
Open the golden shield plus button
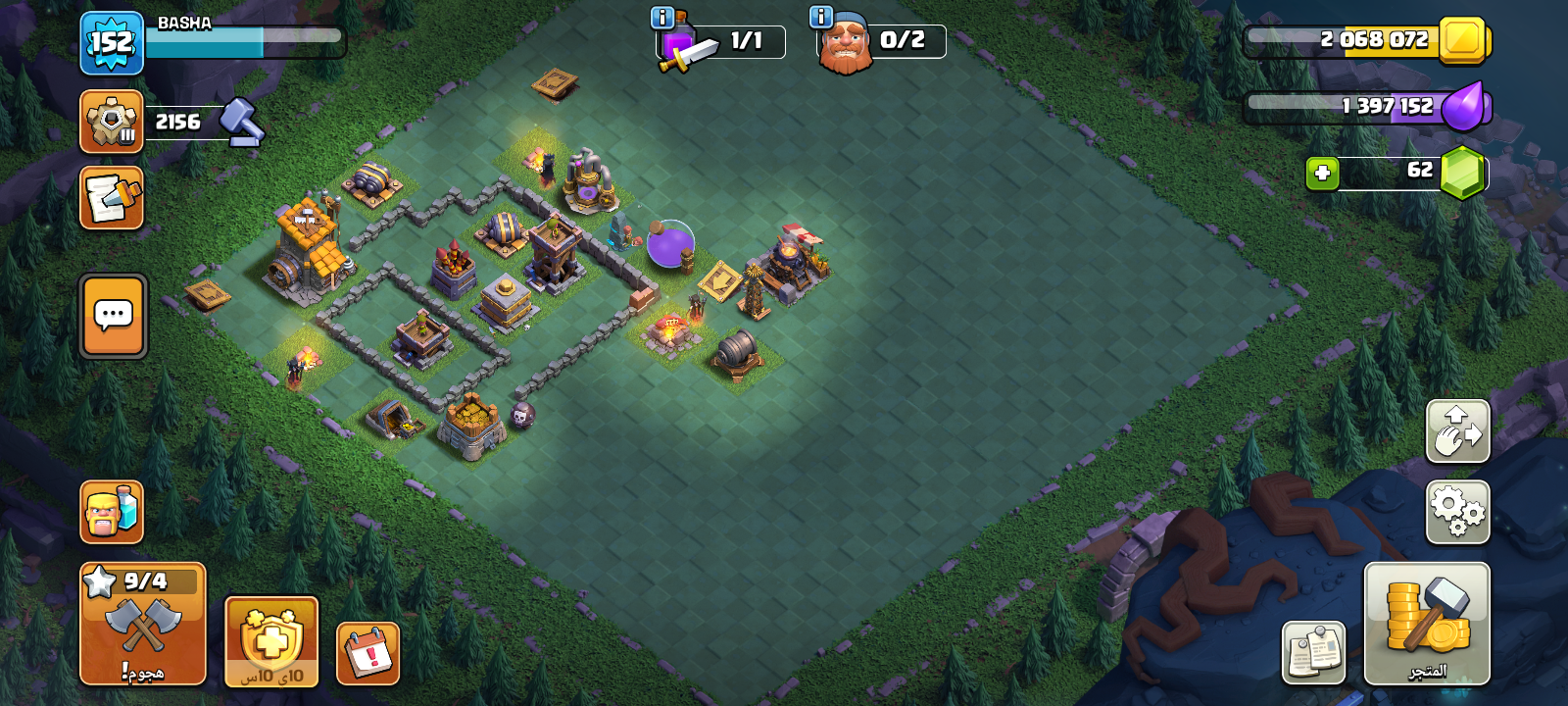271,641
